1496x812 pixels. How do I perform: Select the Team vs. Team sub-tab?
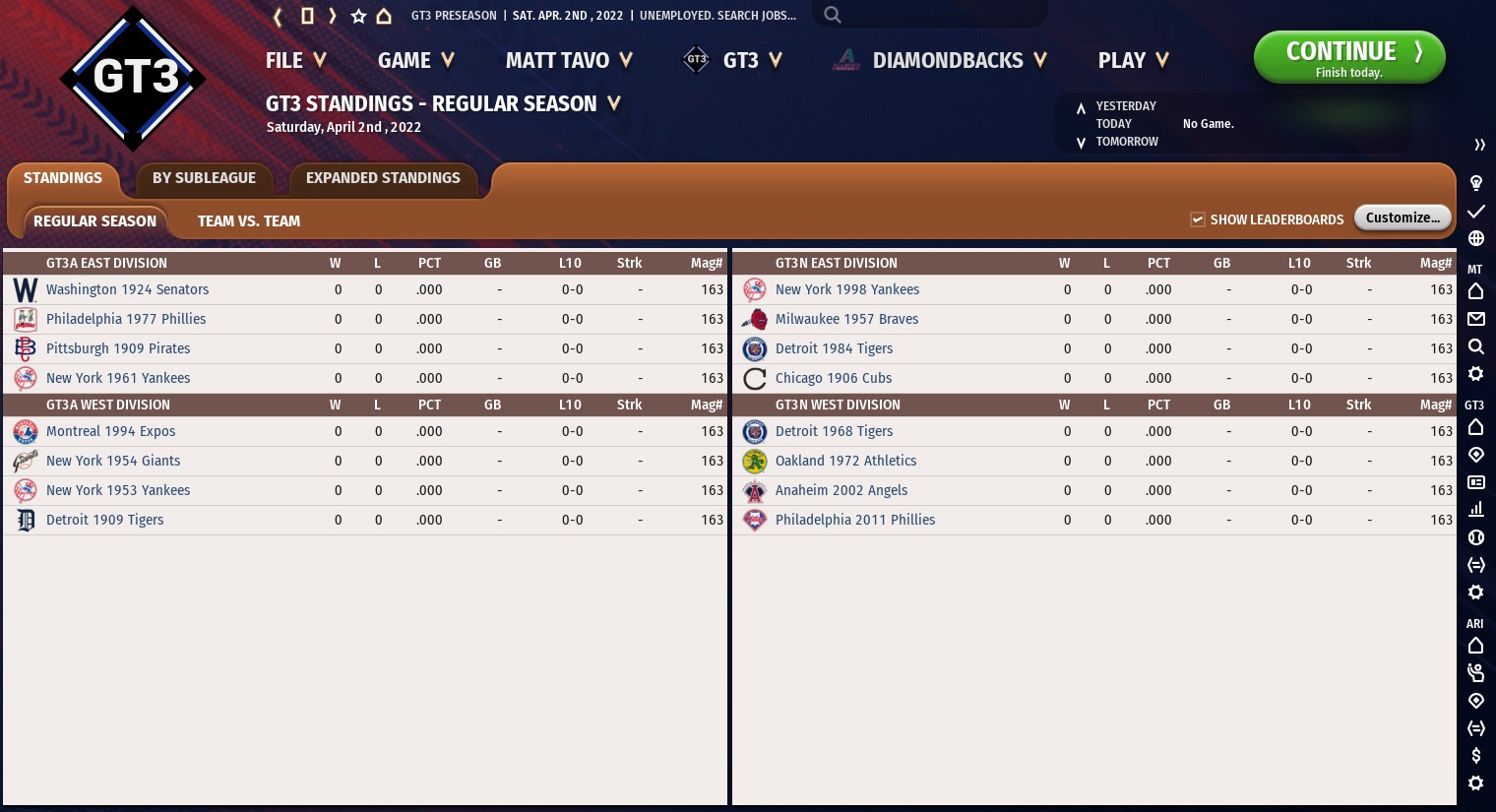(249, 221)
